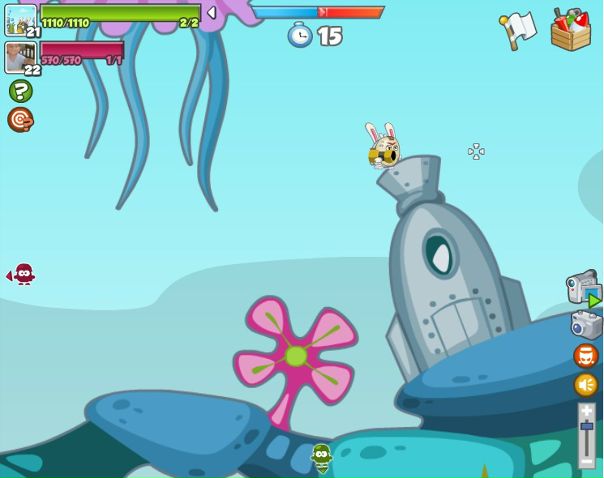Toggle sound with the speaker button

pyautogui.click(x=586, y=385)
